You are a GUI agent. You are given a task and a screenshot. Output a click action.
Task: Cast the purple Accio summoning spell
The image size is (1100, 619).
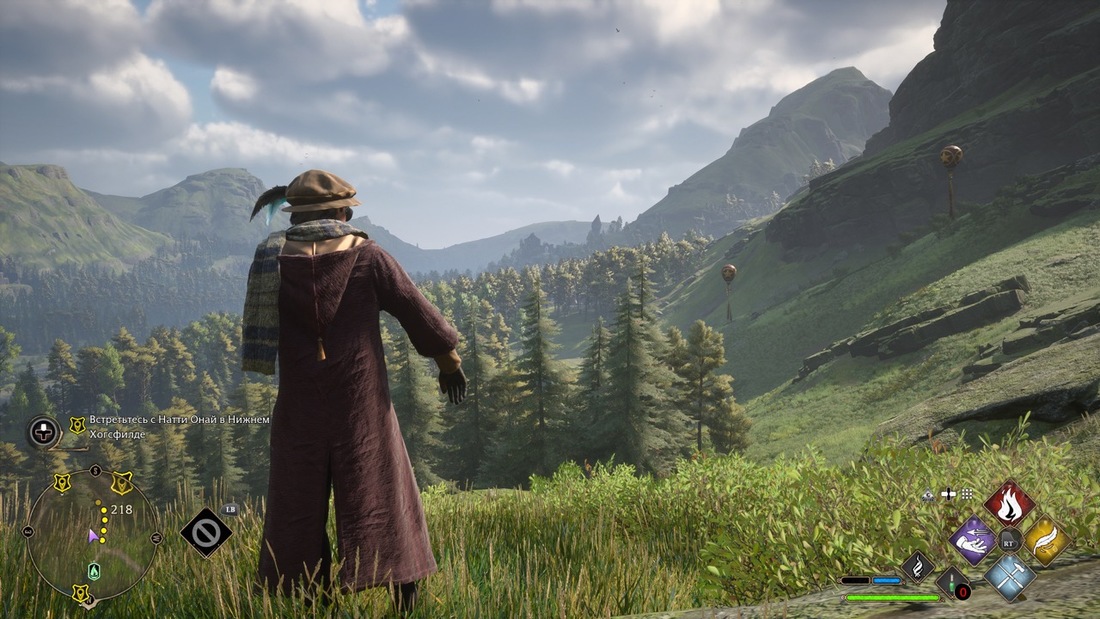(x=972, y=540)
